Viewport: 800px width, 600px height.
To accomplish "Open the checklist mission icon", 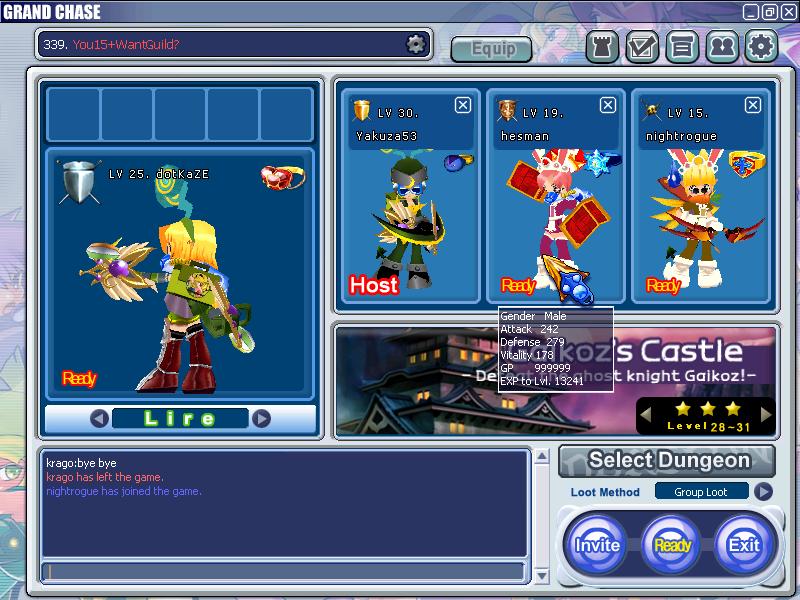I will tap(641, 46).
